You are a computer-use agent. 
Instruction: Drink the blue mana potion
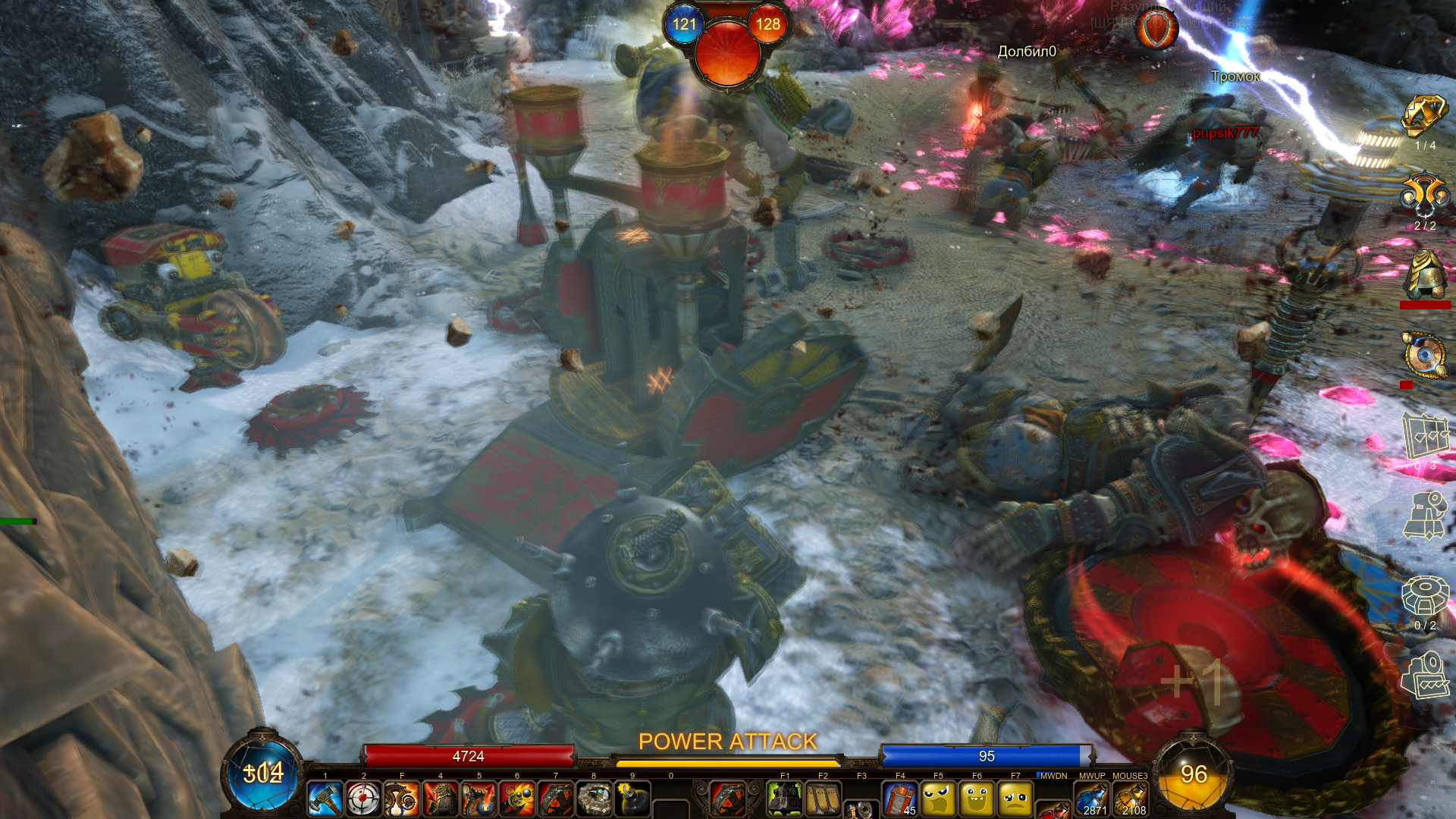[x=1092, y=799]
